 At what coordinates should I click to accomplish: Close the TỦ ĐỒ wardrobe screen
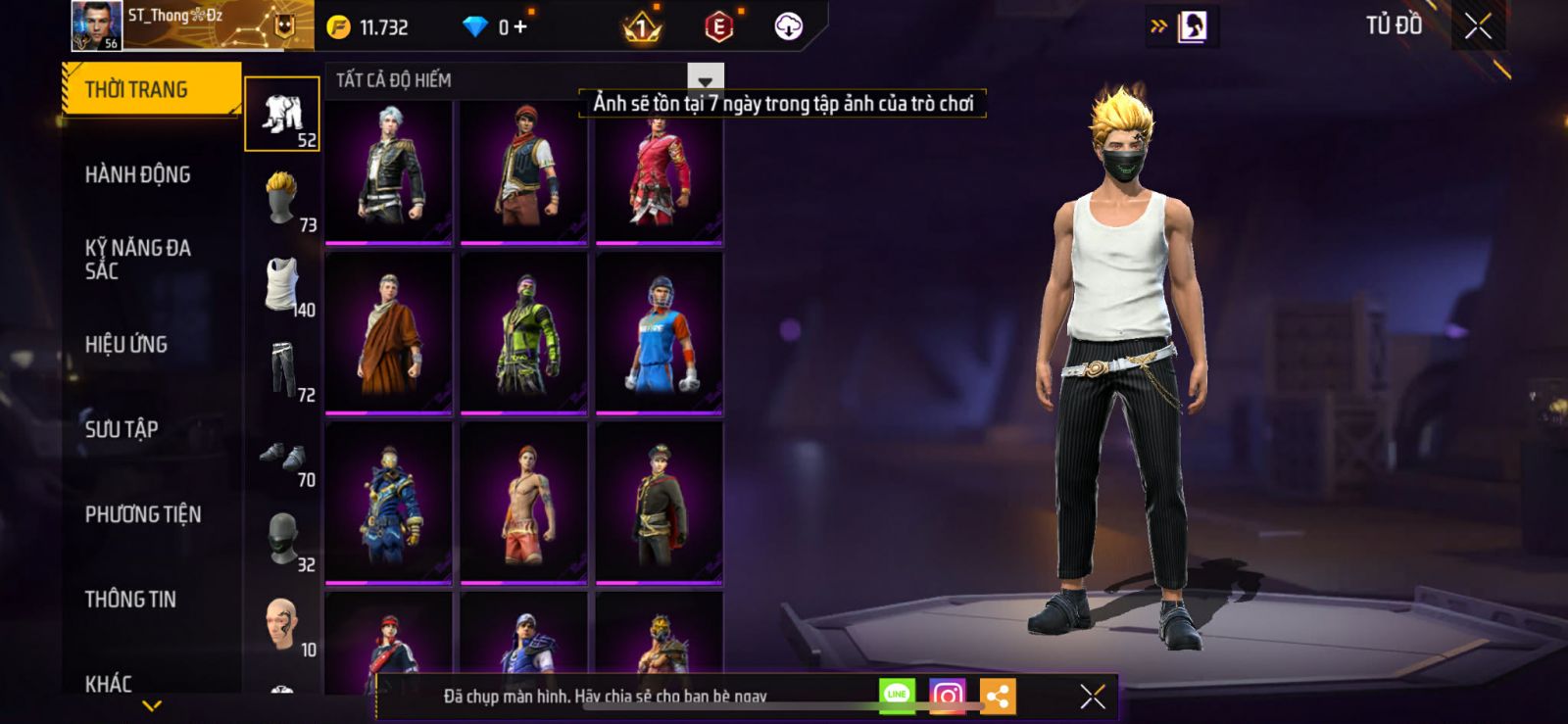(1478, 26)
